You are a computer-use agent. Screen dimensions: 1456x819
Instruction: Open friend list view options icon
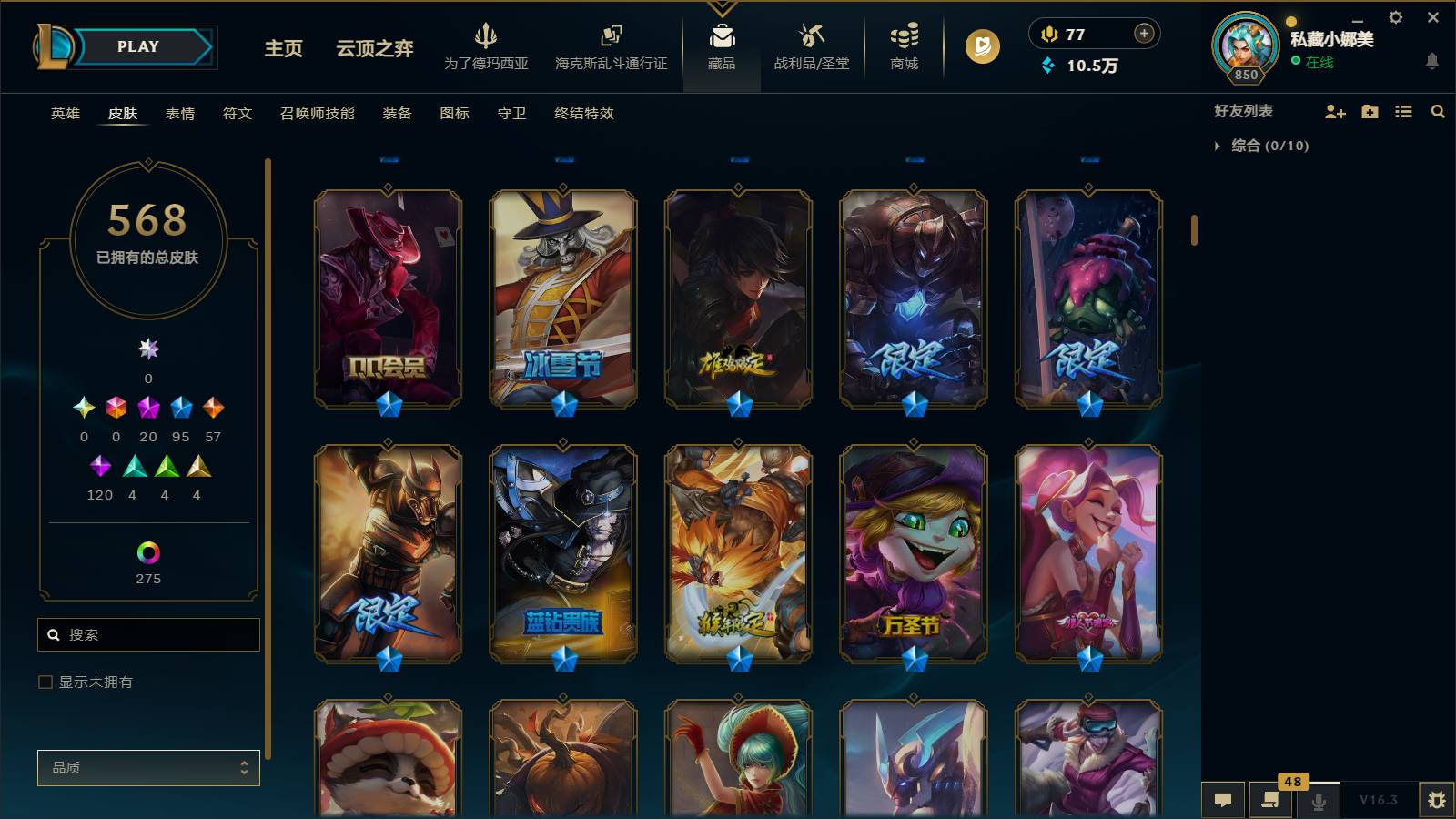point(1402,112)
